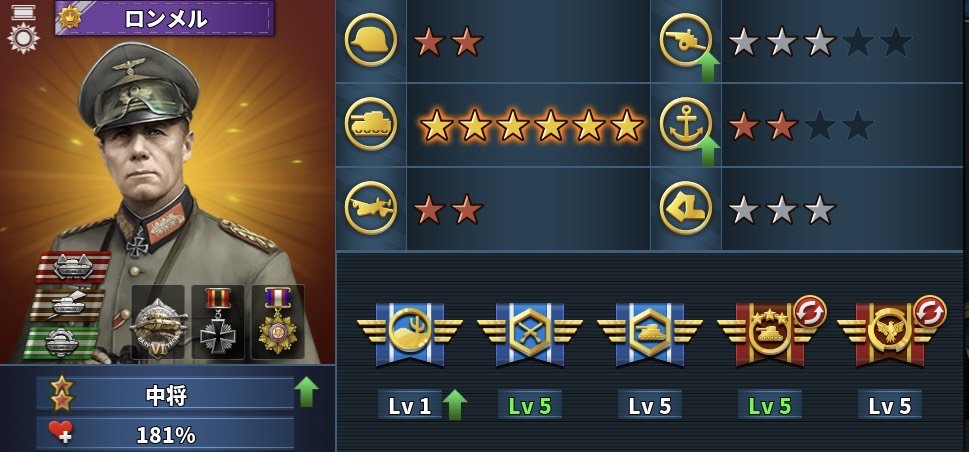Viewport: 969px width, 452px height.
Task: Upgrade the Lv 1 desert skill
Action: [454, 405]
